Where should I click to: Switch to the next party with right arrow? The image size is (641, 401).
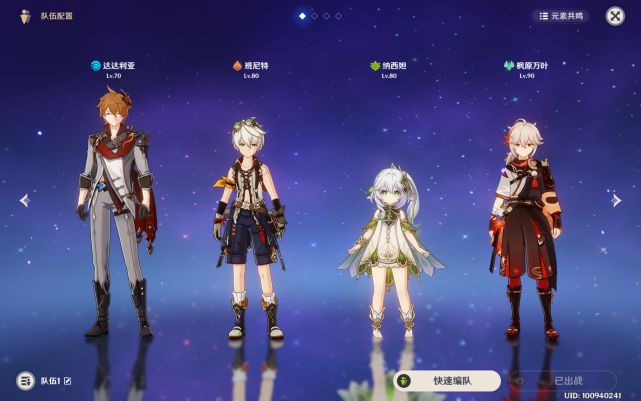tap(617, 200)
